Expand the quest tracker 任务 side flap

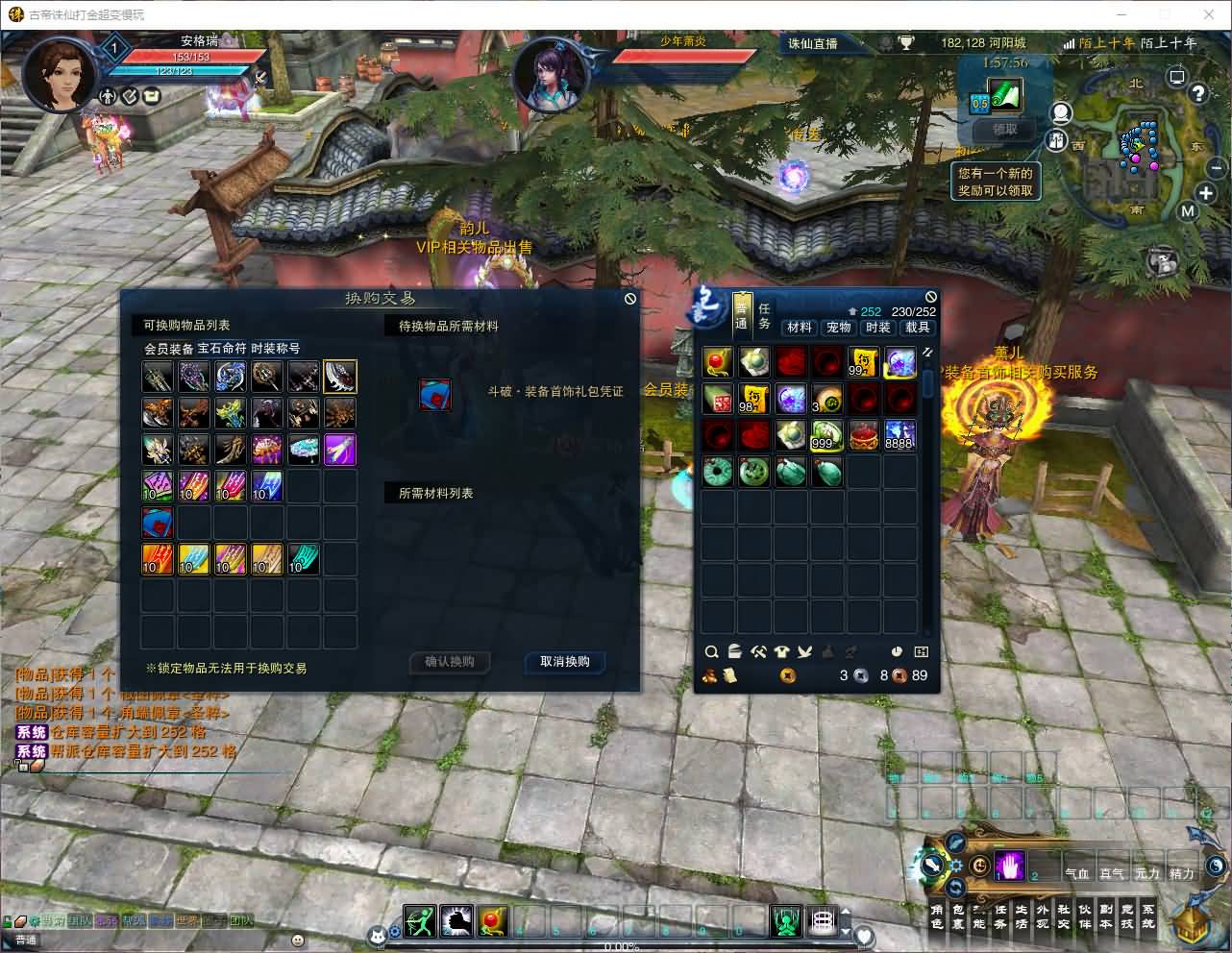click(764, 319)
